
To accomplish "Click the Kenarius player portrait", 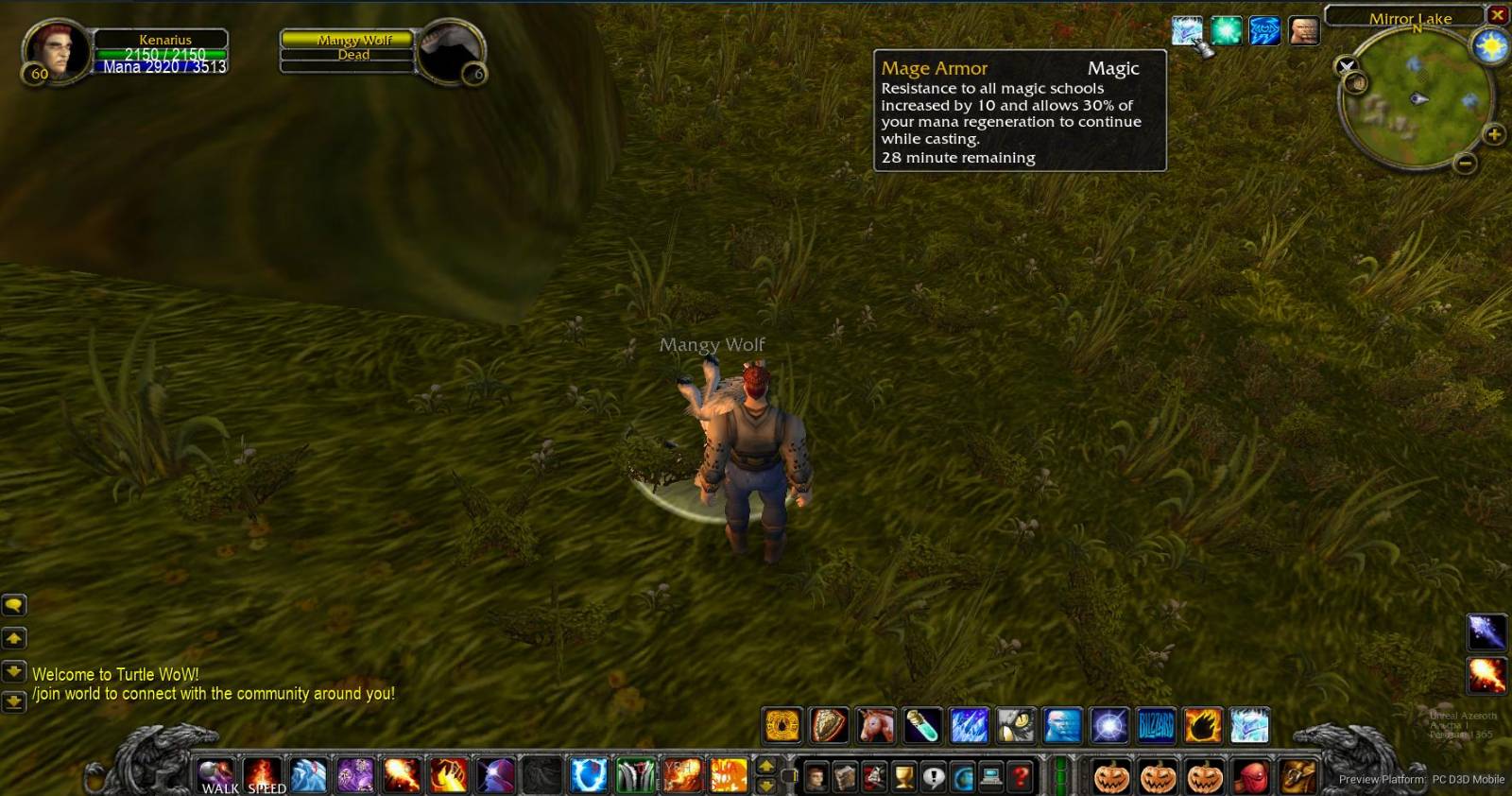I will (x=57, y=52).
